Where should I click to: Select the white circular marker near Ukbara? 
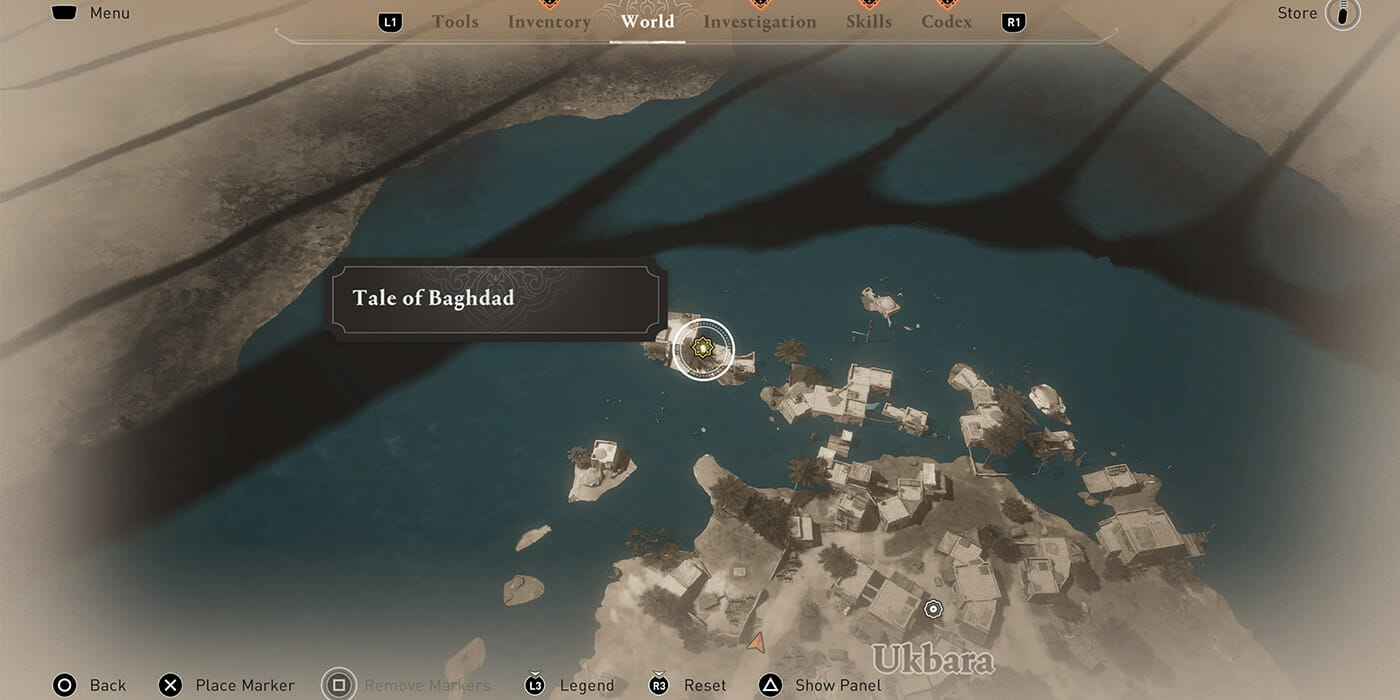pyautogui.click(x=933, y=608)
